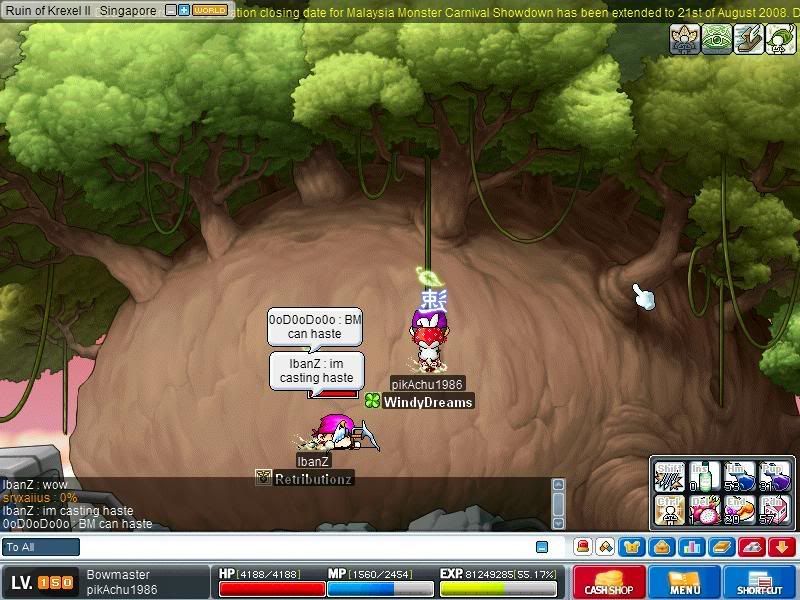Open the inventory bag icon
This screenshot has height=600, width=800.
663,547
